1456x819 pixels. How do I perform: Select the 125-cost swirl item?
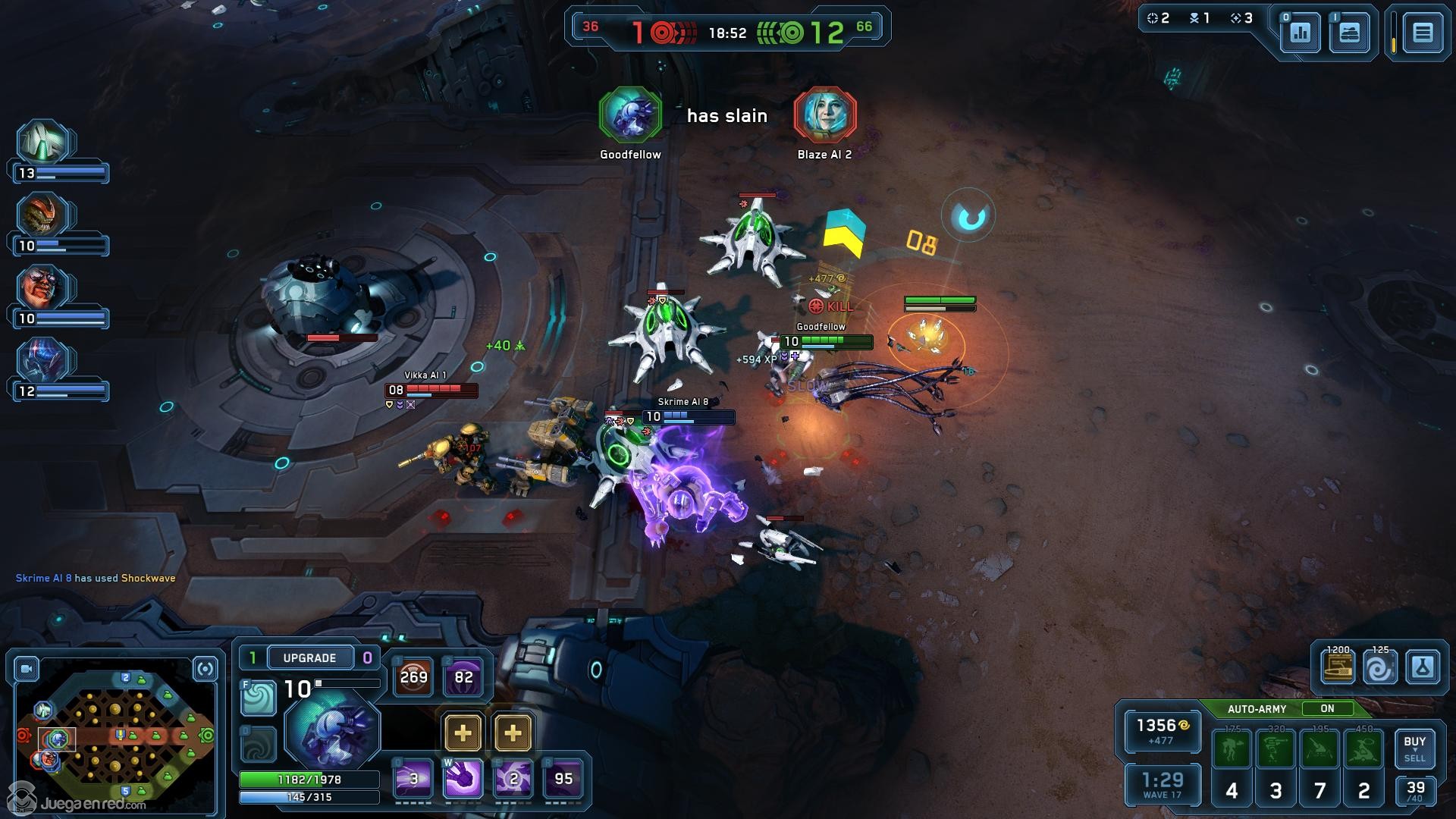tap(1380, 667)
